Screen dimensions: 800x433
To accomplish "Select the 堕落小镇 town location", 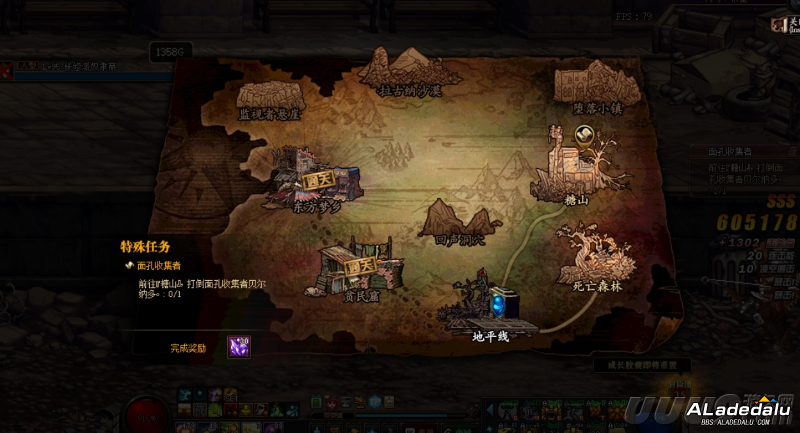I will 598,84.
